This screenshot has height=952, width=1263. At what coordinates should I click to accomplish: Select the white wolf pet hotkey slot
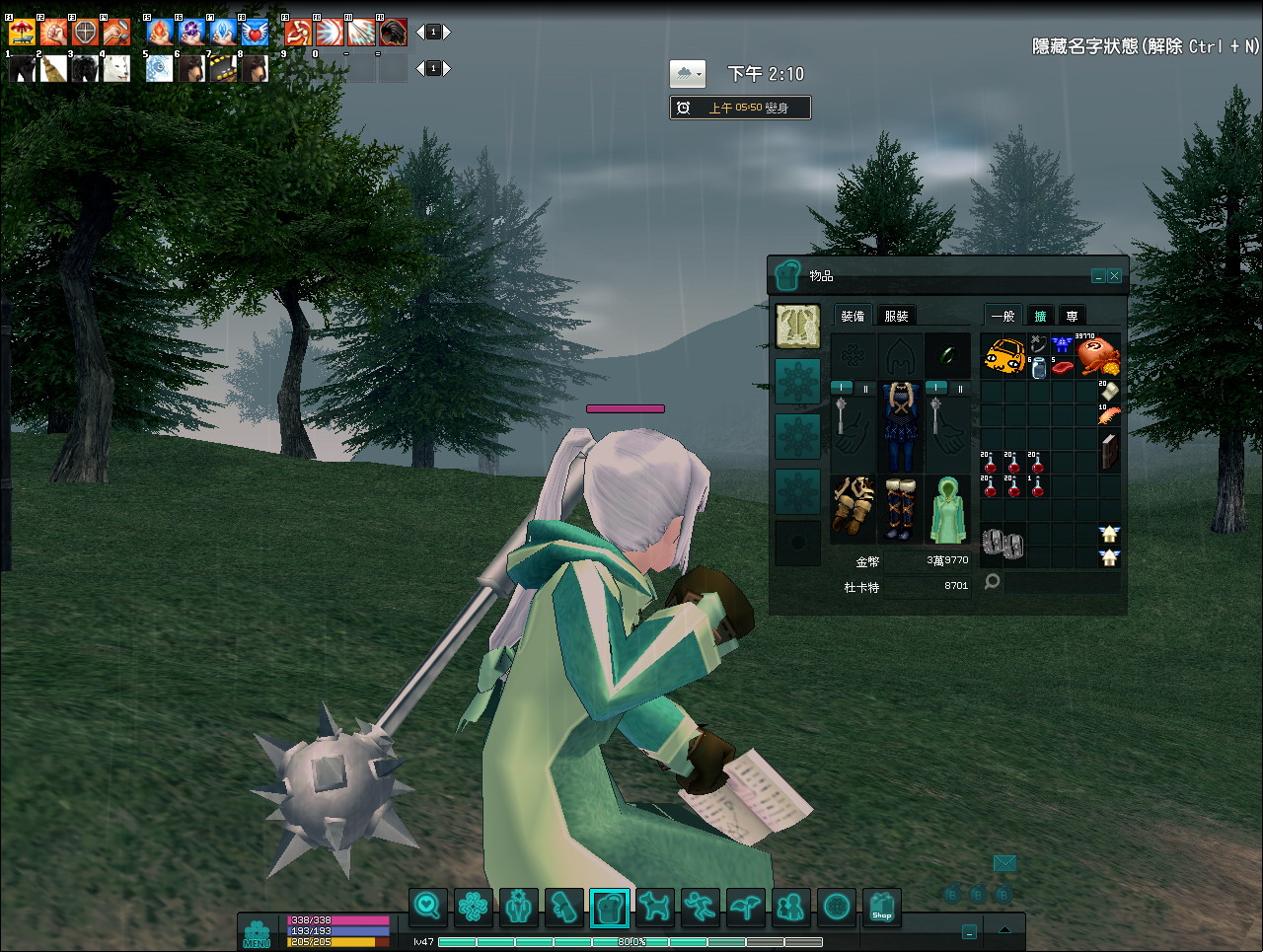tap(116, 68)
